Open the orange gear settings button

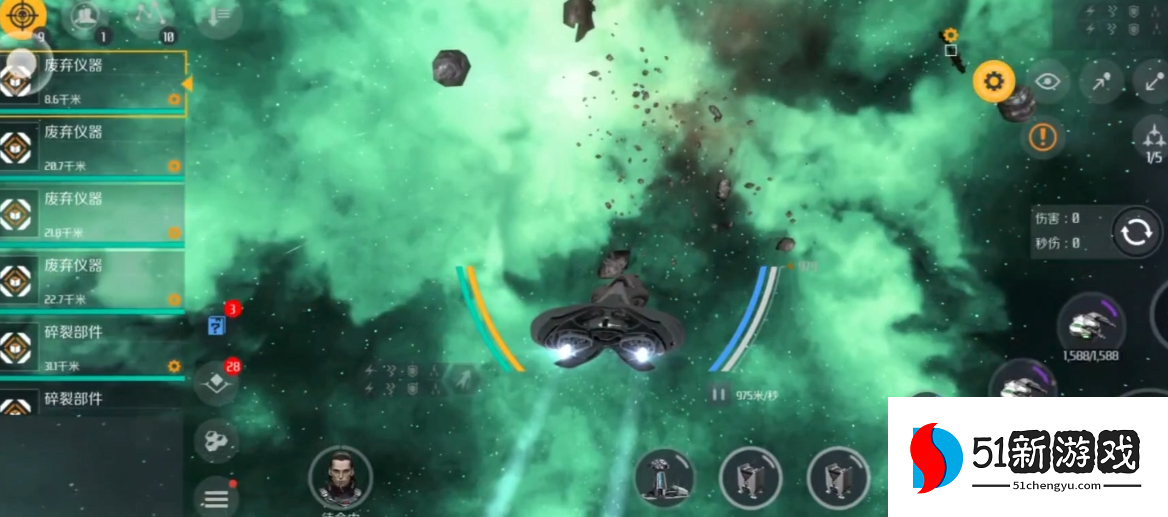993,81
